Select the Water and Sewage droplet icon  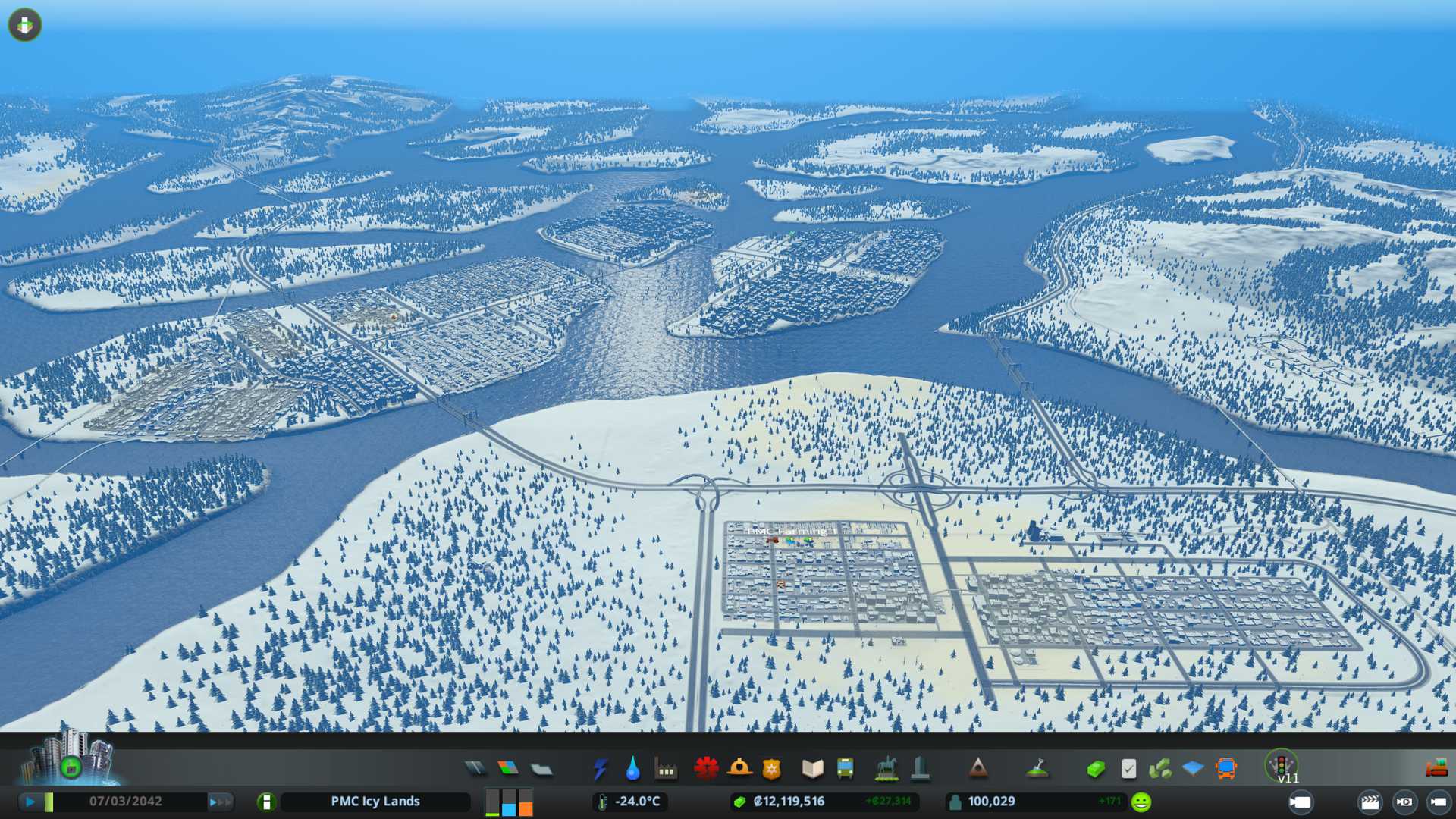(632, 769)
